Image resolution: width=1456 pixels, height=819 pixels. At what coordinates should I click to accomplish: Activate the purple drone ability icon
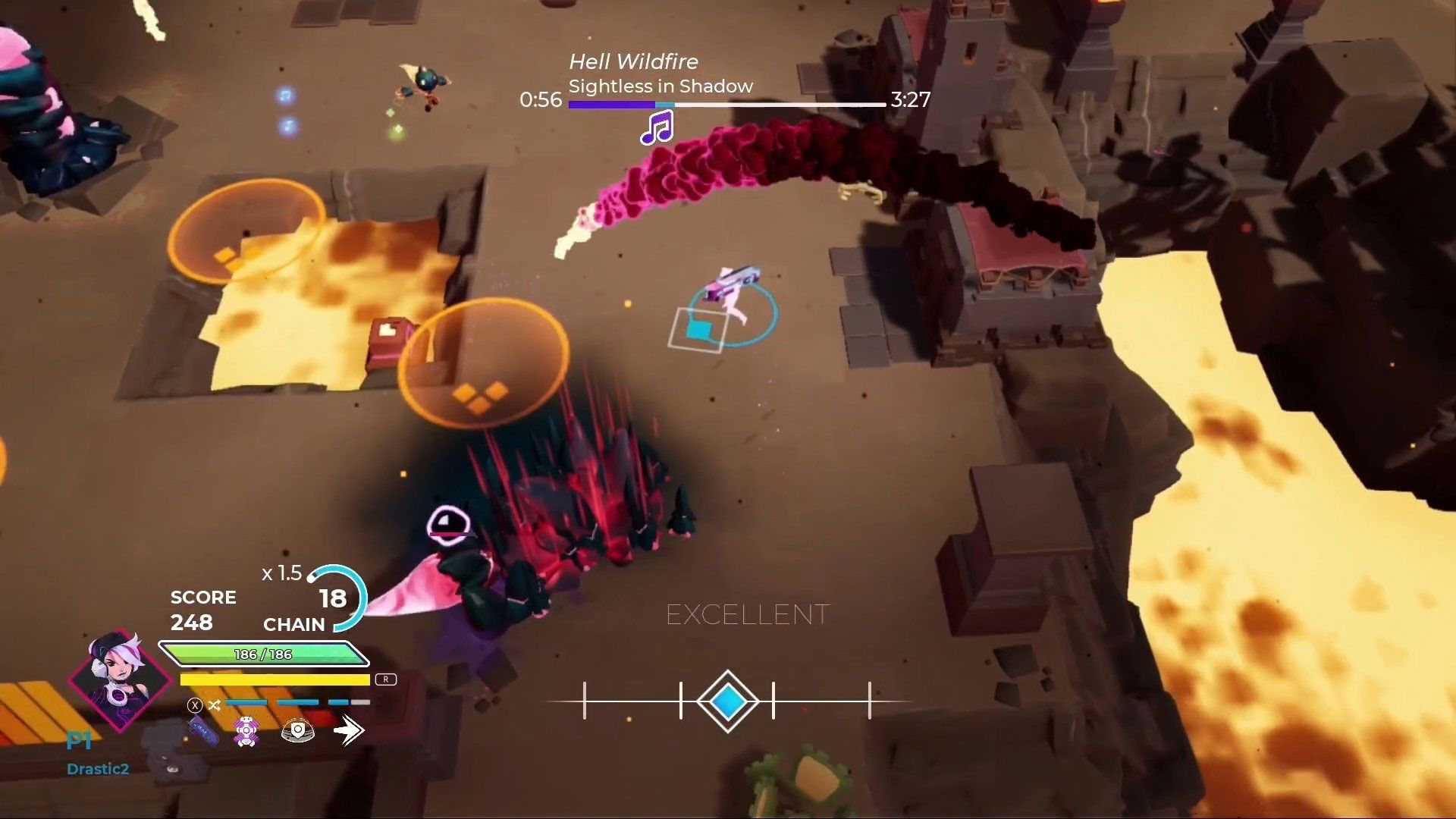(x=246, y=731)
